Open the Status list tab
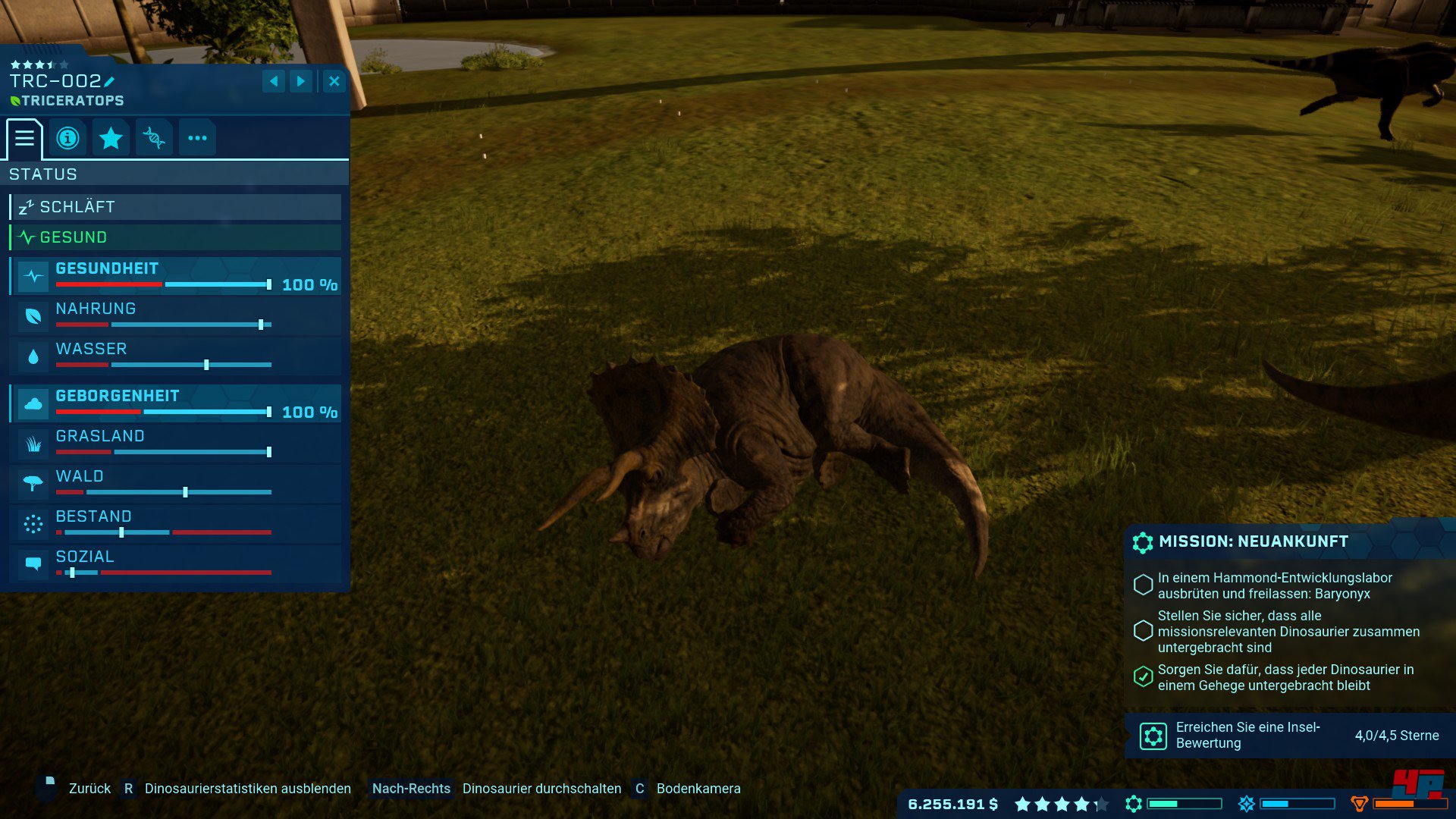Screen dimensions: 1456x819 pyautogui.click(x=24, y=138)
